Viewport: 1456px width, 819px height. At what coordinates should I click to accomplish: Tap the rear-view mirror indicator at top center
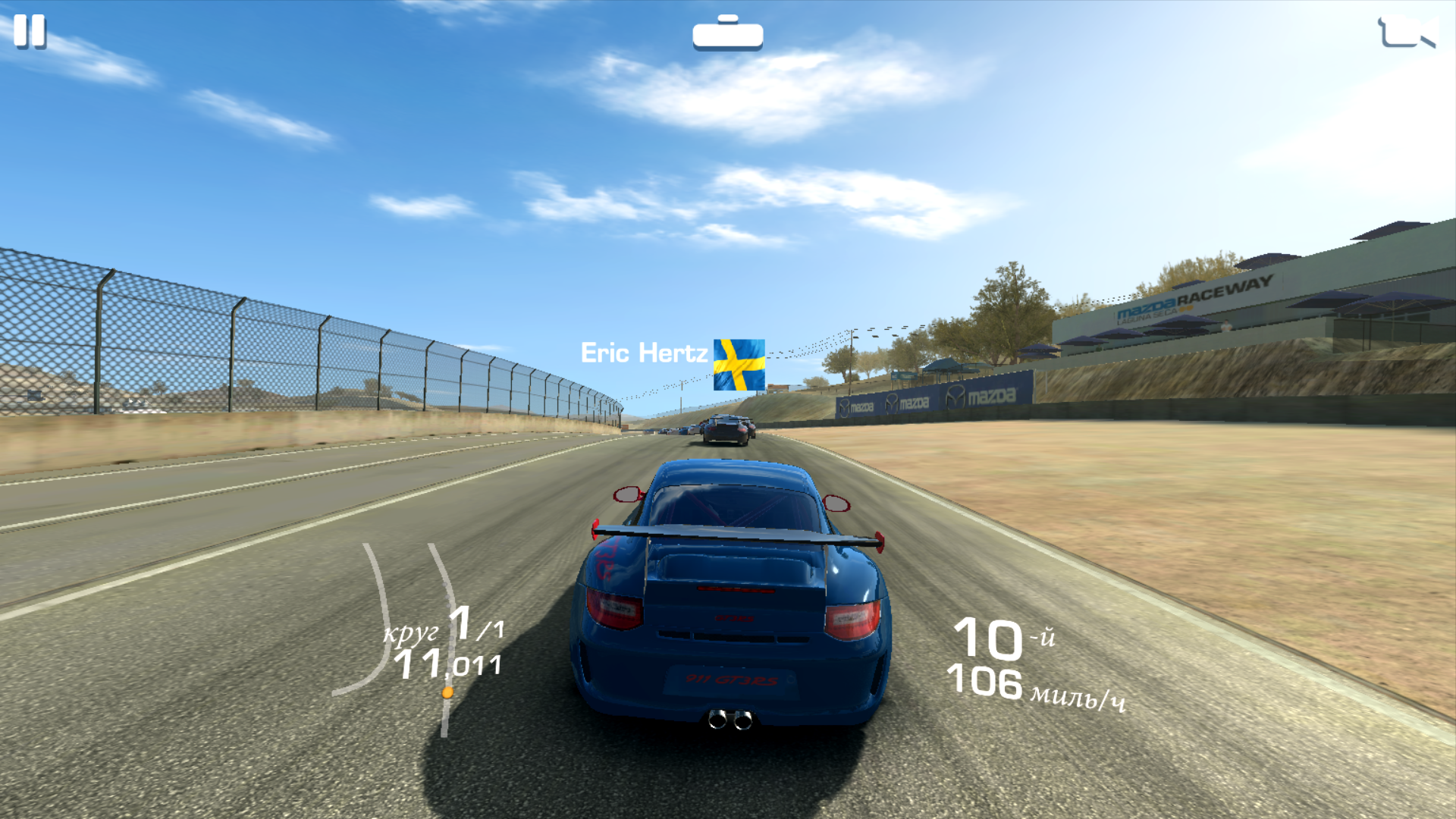pos(727,33)
